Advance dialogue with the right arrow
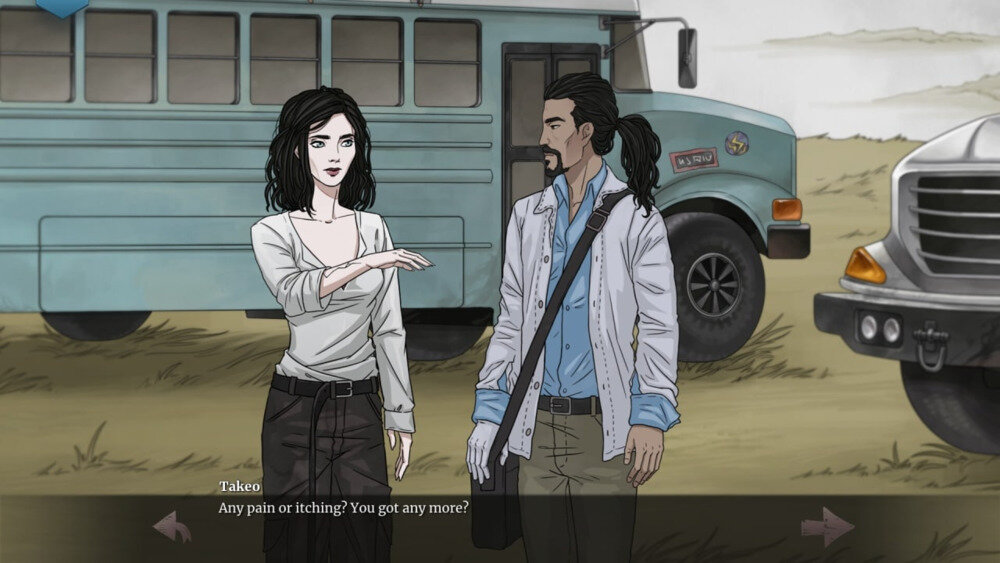The width and height of the screenshot is (1000, 563). click(827, 526)
